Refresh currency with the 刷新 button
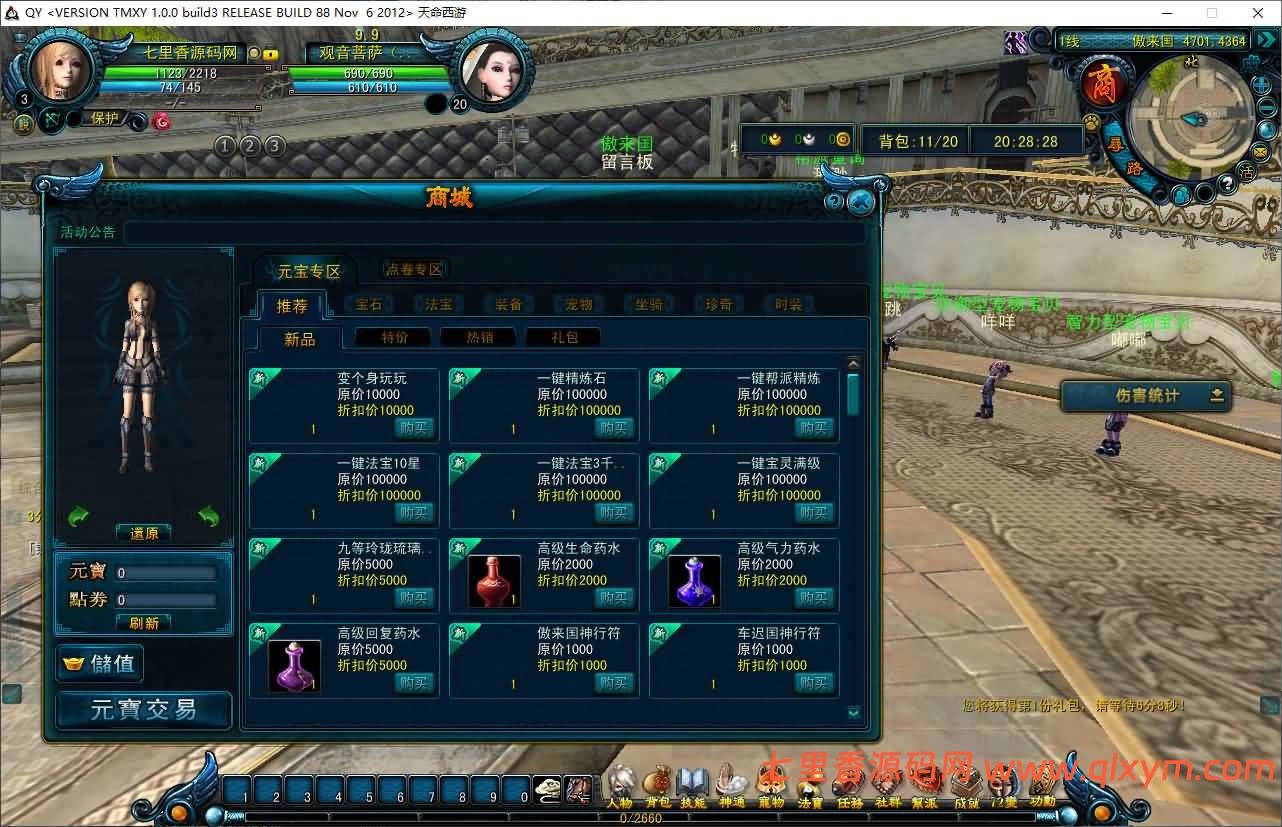The image size is (1282, 827). 144,622
